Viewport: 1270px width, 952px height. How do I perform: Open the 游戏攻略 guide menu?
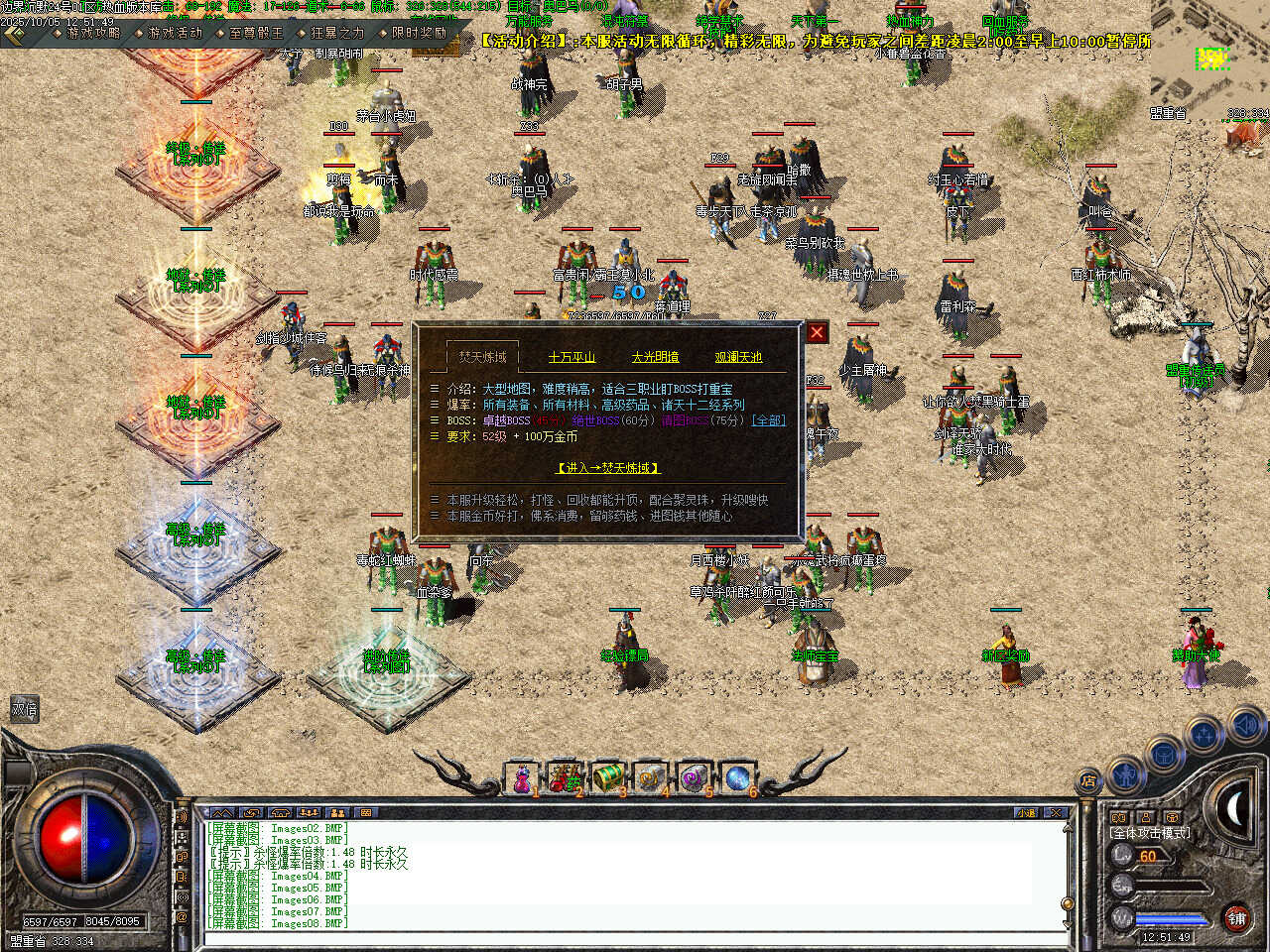[93, 33]
